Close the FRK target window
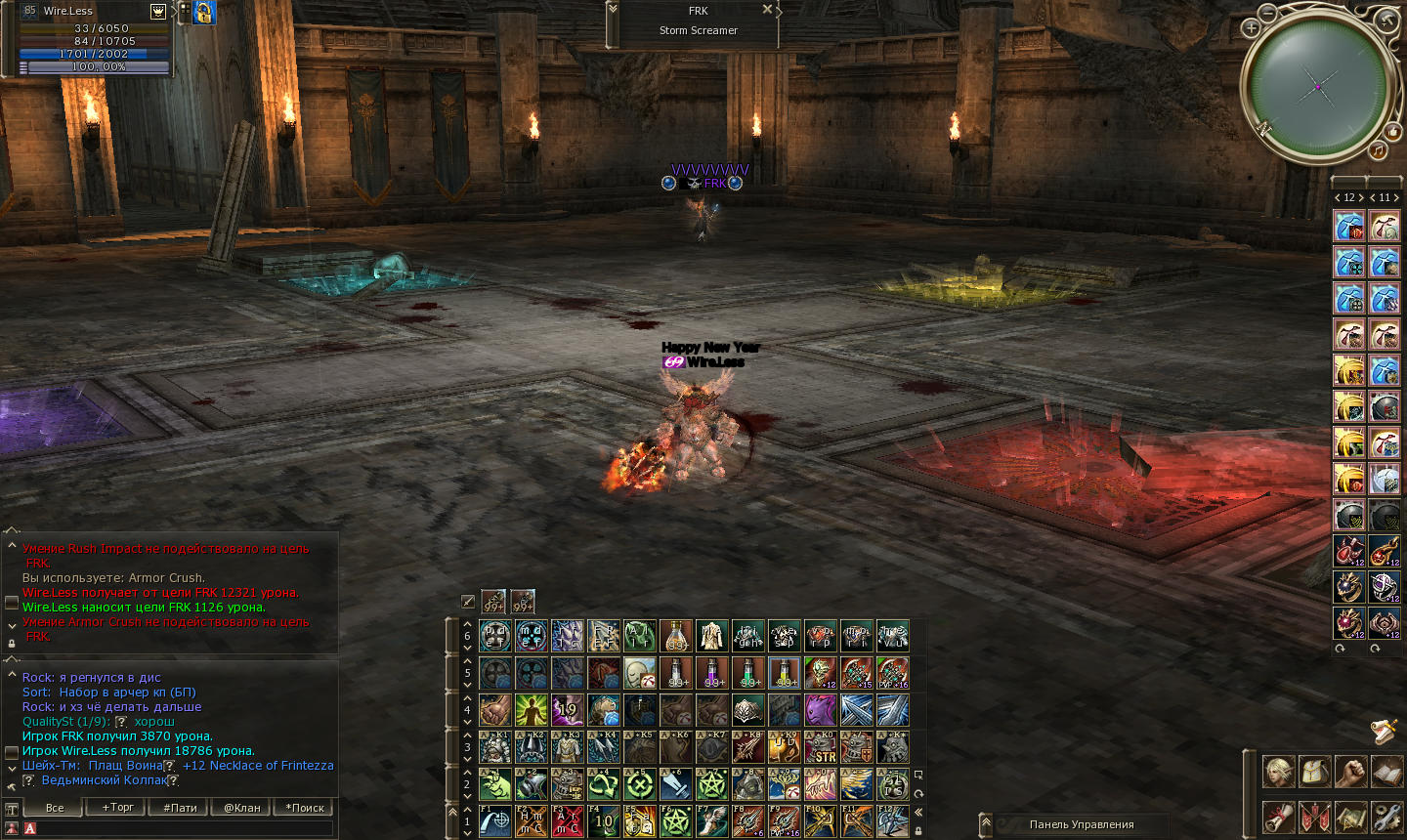The height and width of the screenshot is (840, 1407). (767, 10)
